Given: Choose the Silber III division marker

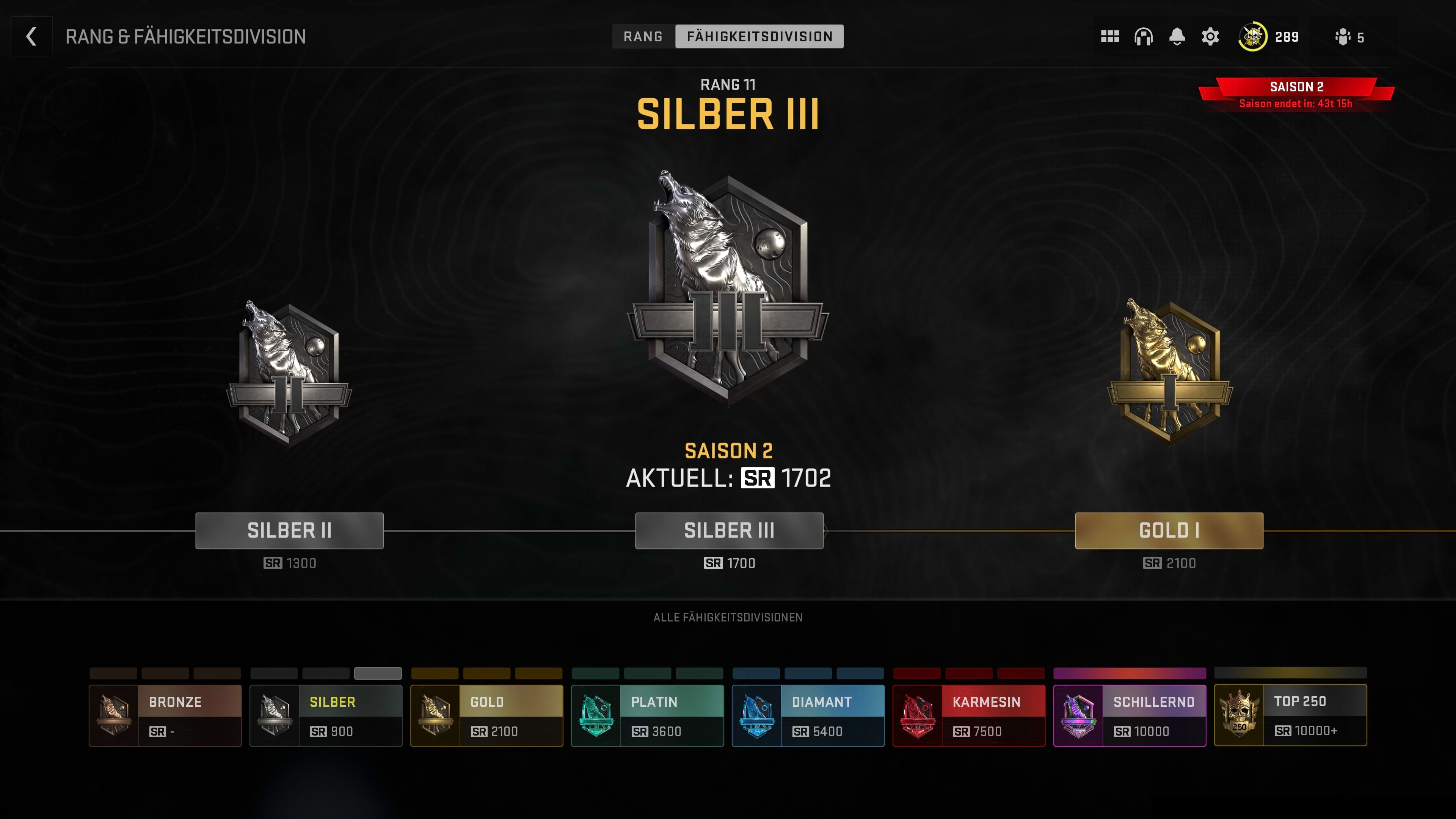Looking at the screenshot, I should click(729, 530).
